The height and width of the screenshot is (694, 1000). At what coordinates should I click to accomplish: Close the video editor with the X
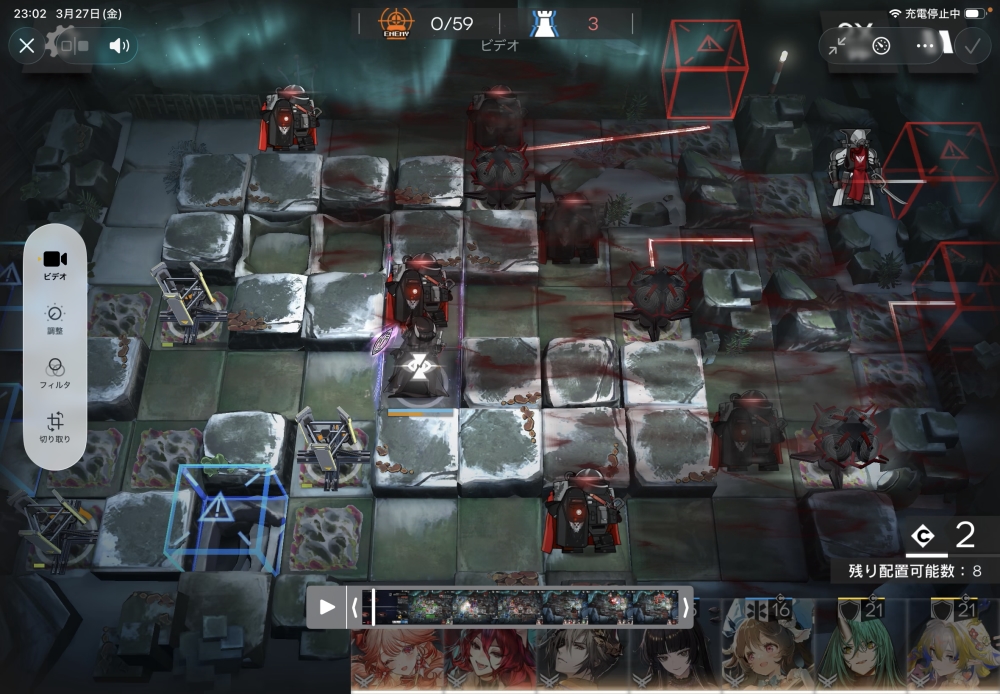point(27,45)
